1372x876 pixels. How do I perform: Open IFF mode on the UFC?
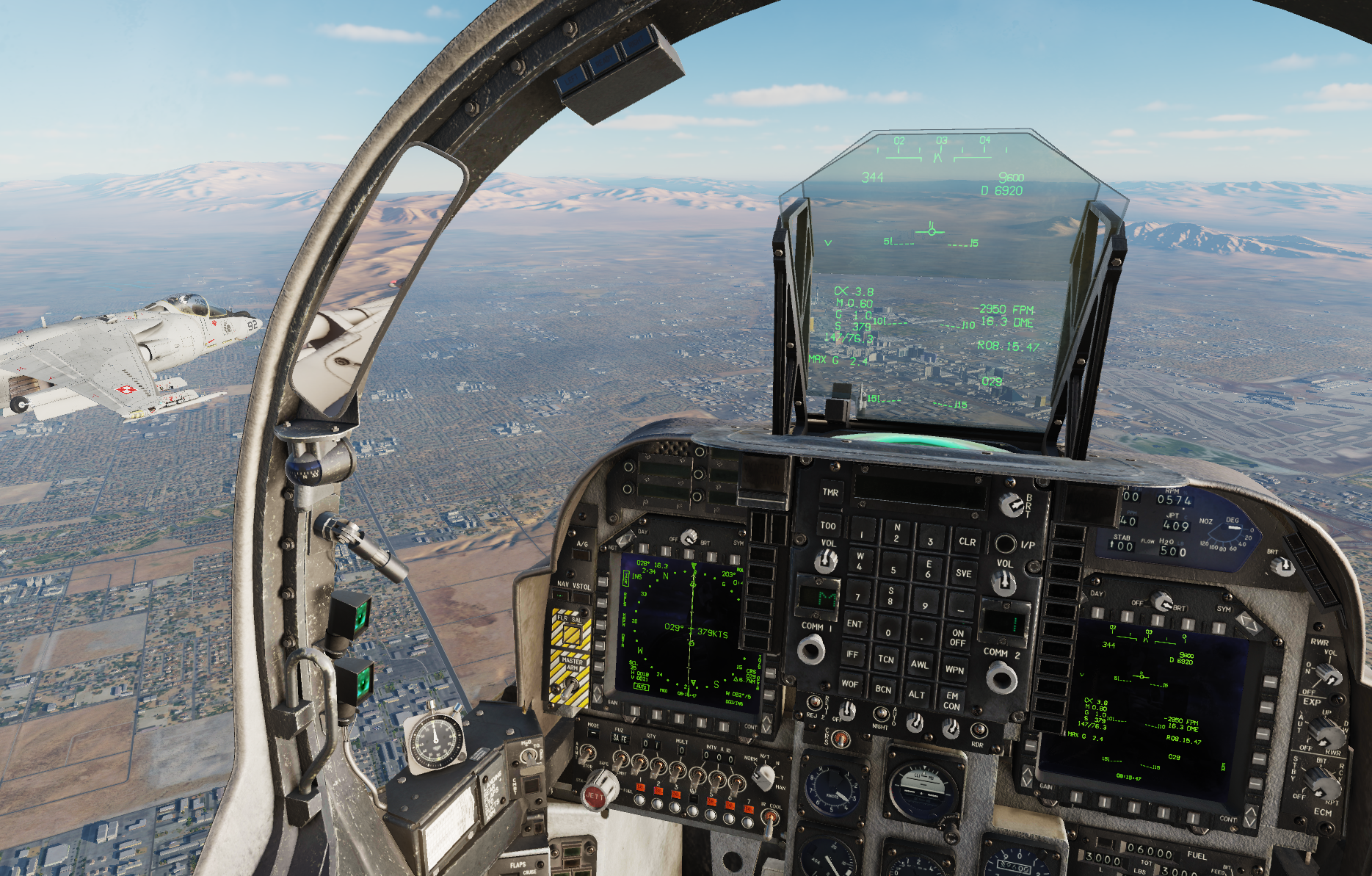tap(852, 654)
